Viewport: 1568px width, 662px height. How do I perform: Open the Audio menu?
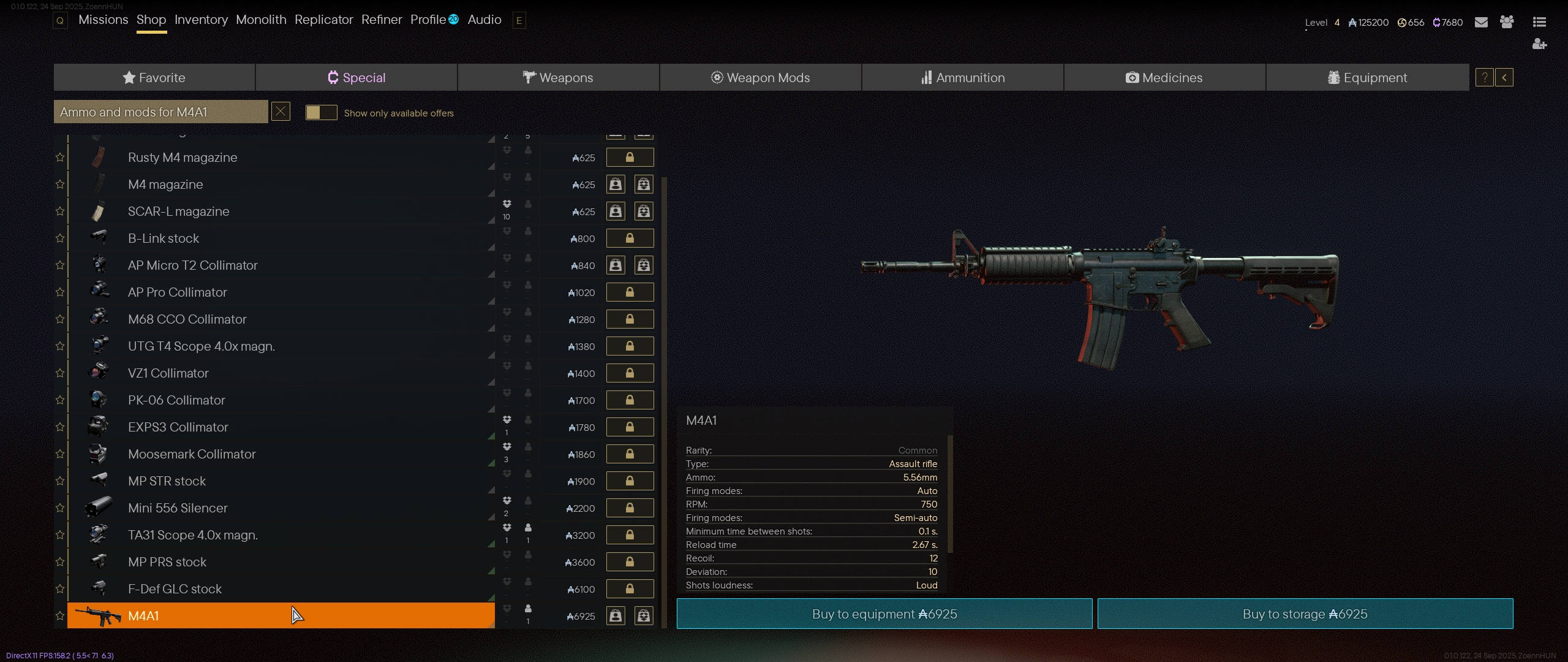tap(484, 20)
